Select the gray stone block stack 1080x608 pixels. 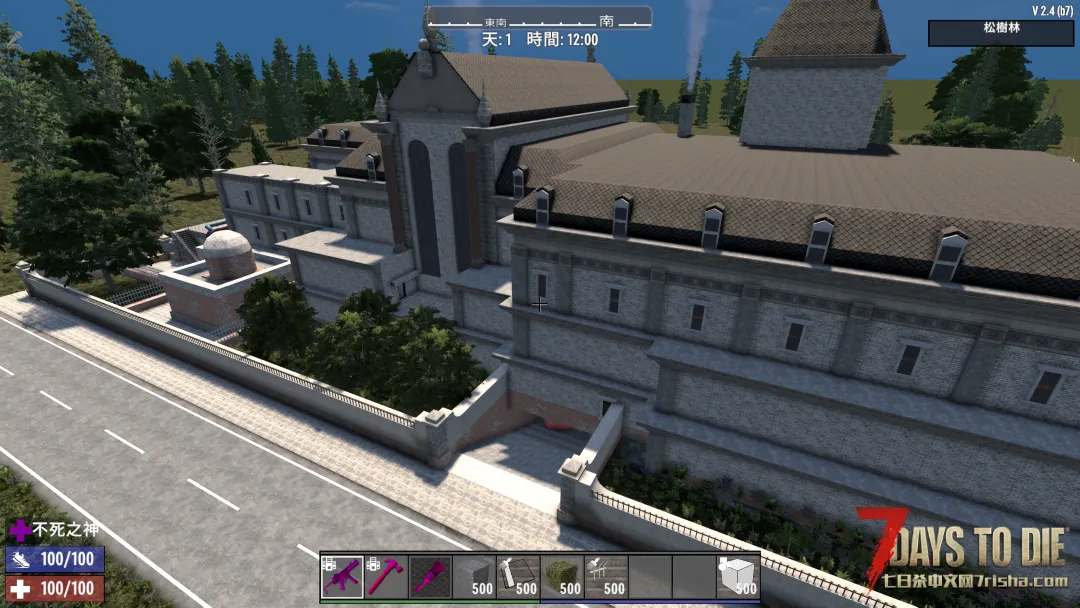pyautogui.click(x=474, y=577)
